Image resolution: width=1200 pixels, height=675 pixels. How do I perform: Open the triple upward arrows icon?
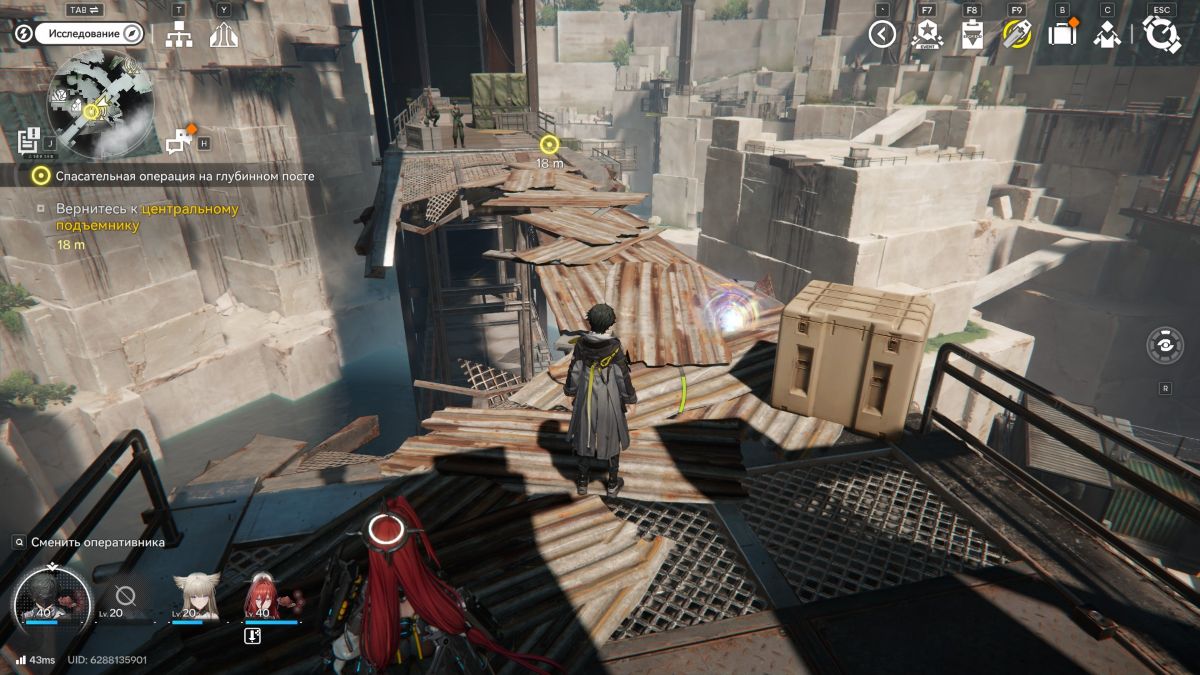click(x=223, y=35)
